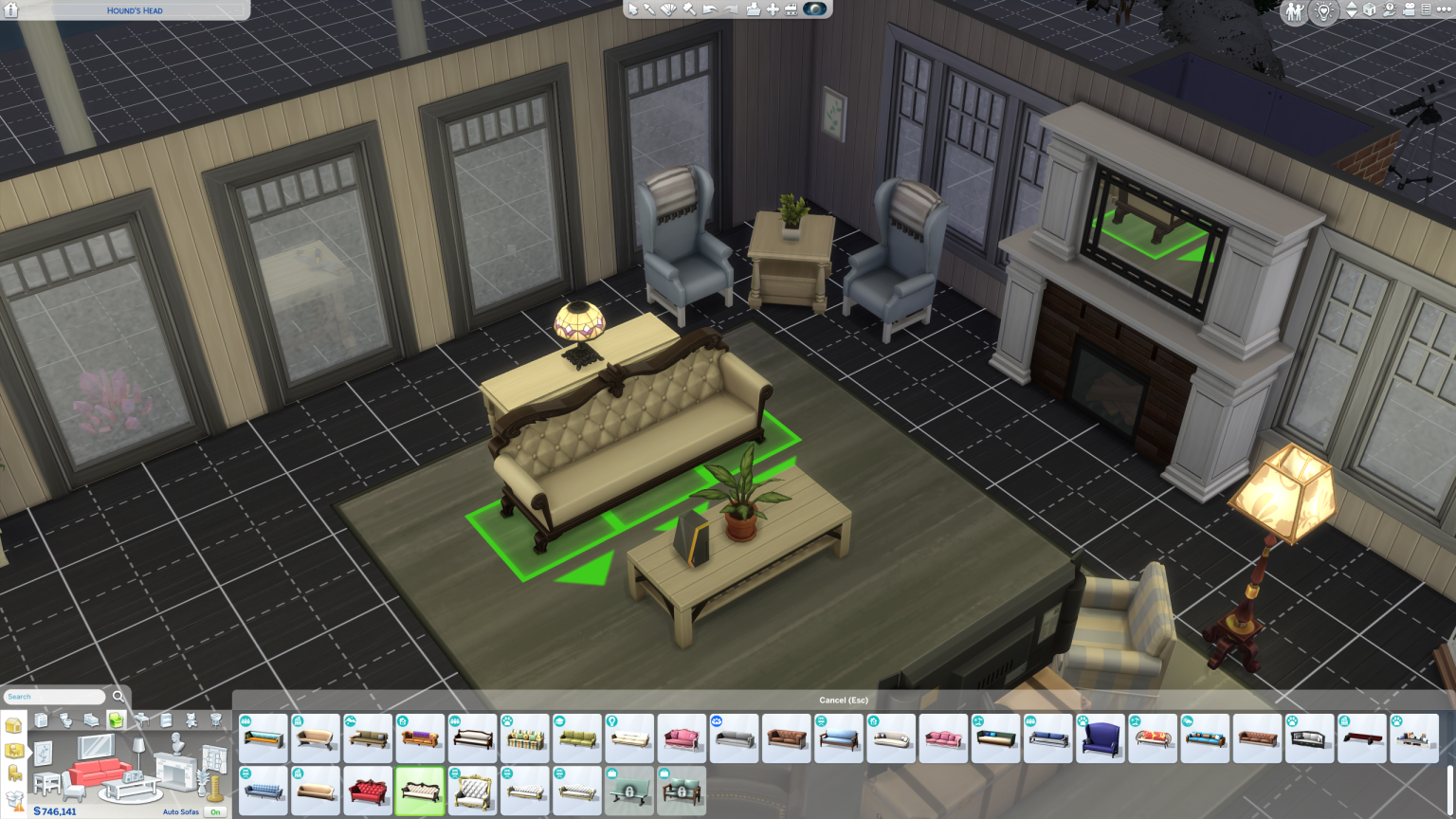Undo the last build action

(710, 9)
